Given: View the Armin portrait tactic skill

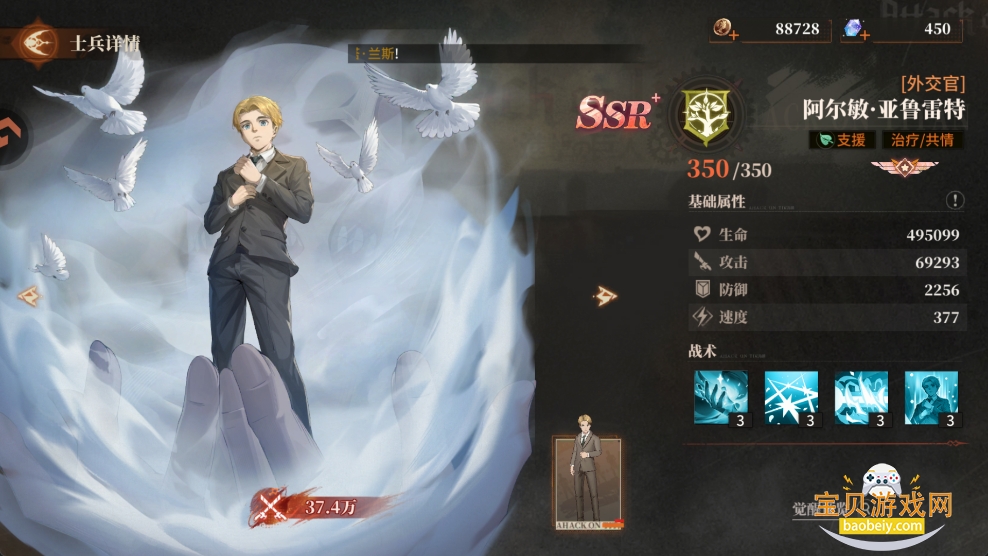Looking at the screenshot, I should [931, 398].
